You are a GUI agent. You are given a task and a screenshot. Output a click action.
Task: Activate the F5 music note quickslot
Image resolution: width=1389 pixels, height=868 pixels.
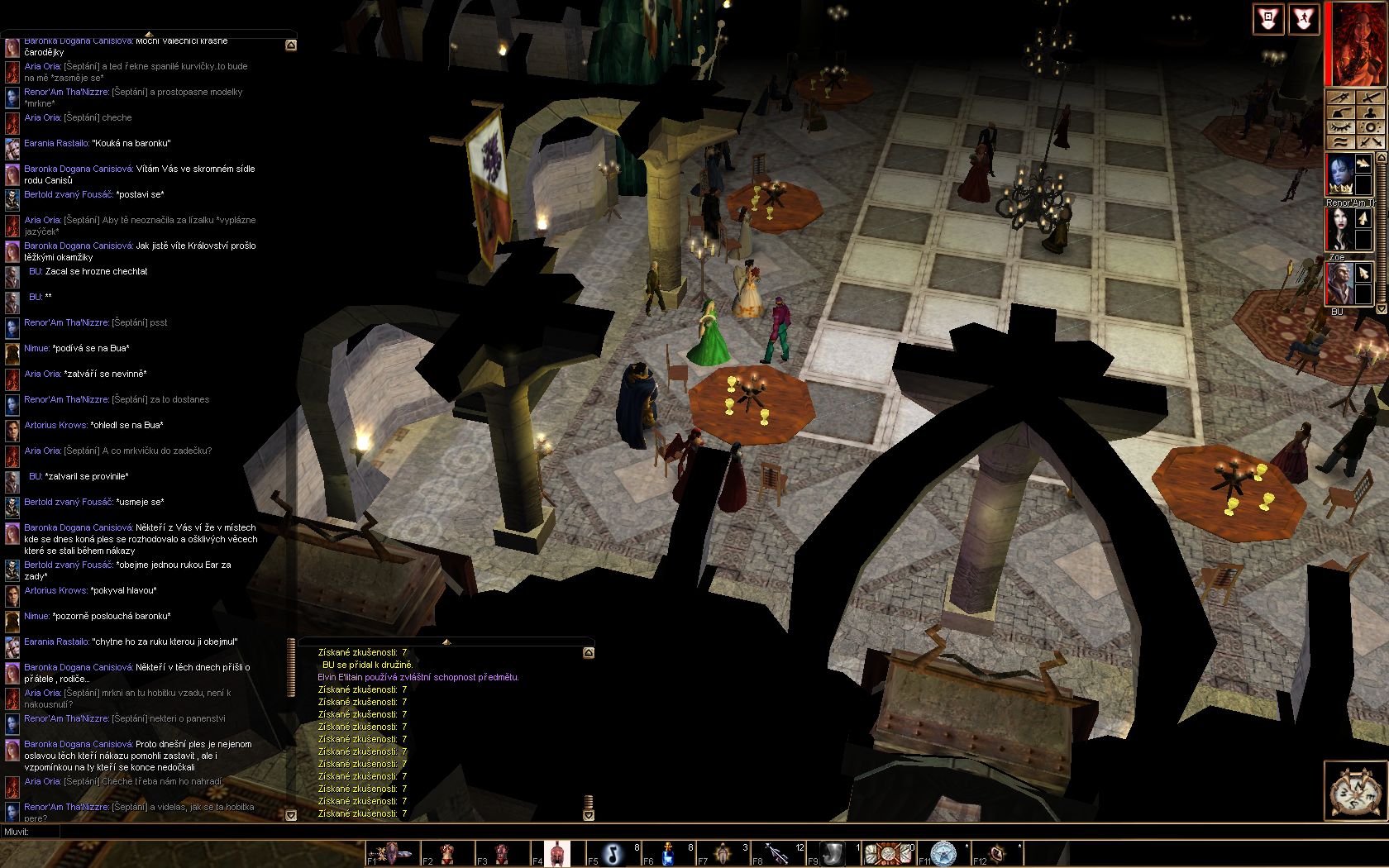(x=613, y=853)
